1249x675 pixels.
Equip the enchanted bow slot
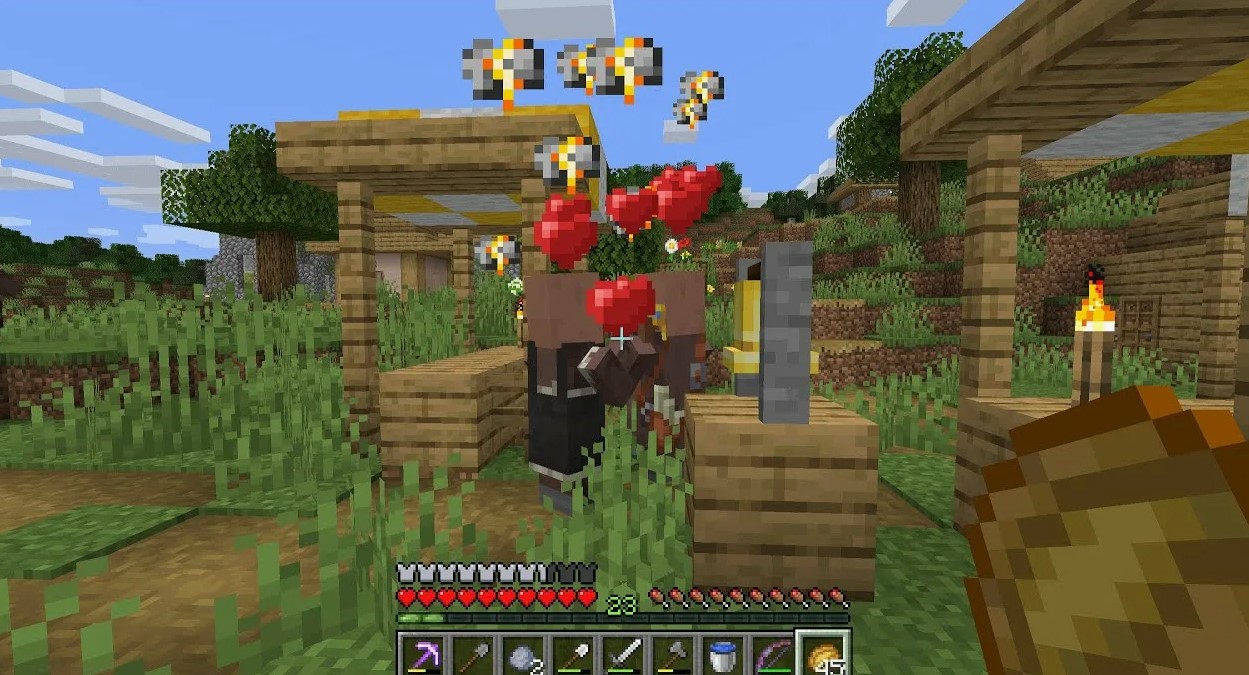point(772,656)
